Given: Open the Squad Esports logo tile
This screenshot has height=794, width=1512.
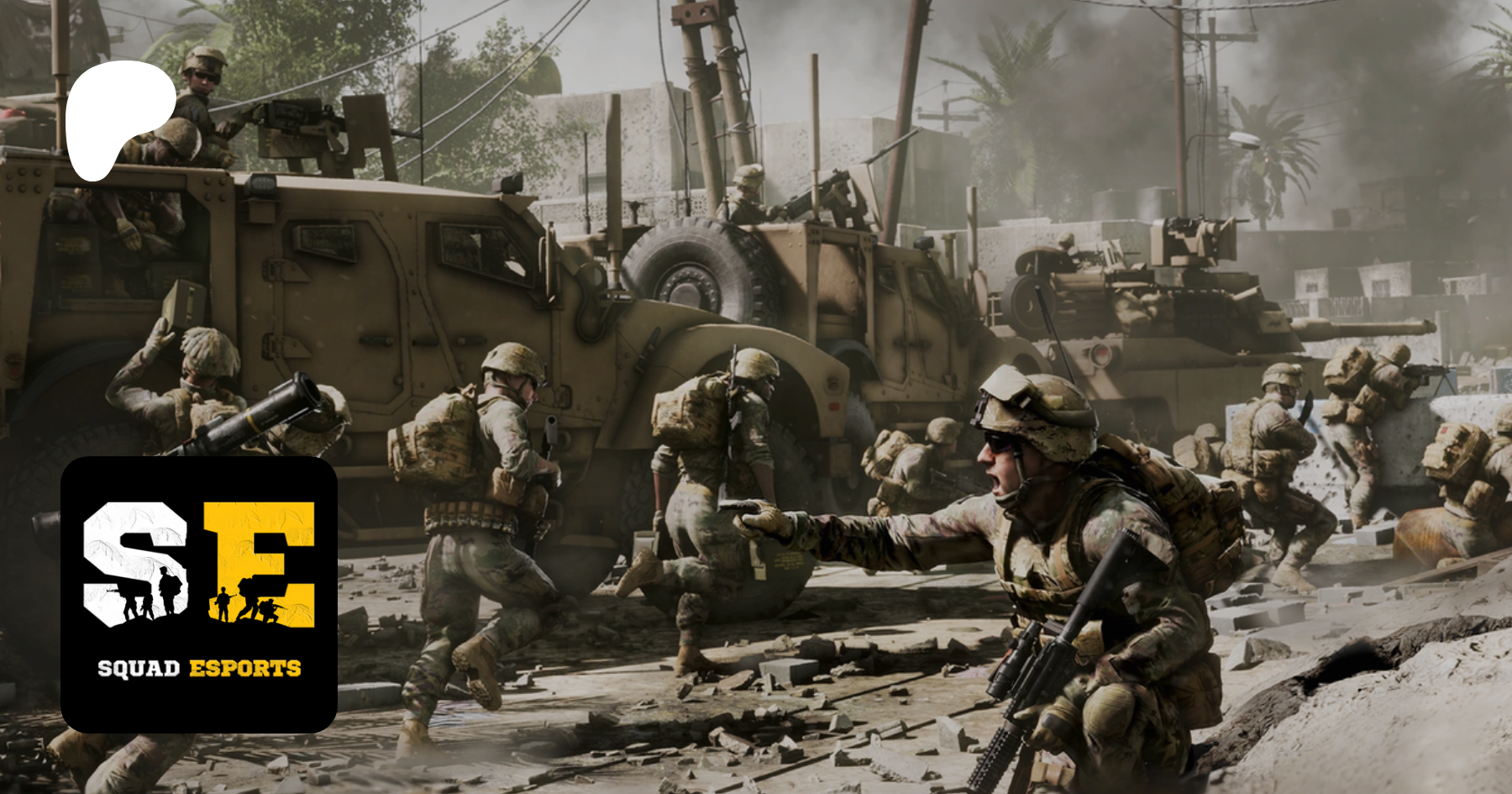Looking at the screenshot, I should pos(199,594).
